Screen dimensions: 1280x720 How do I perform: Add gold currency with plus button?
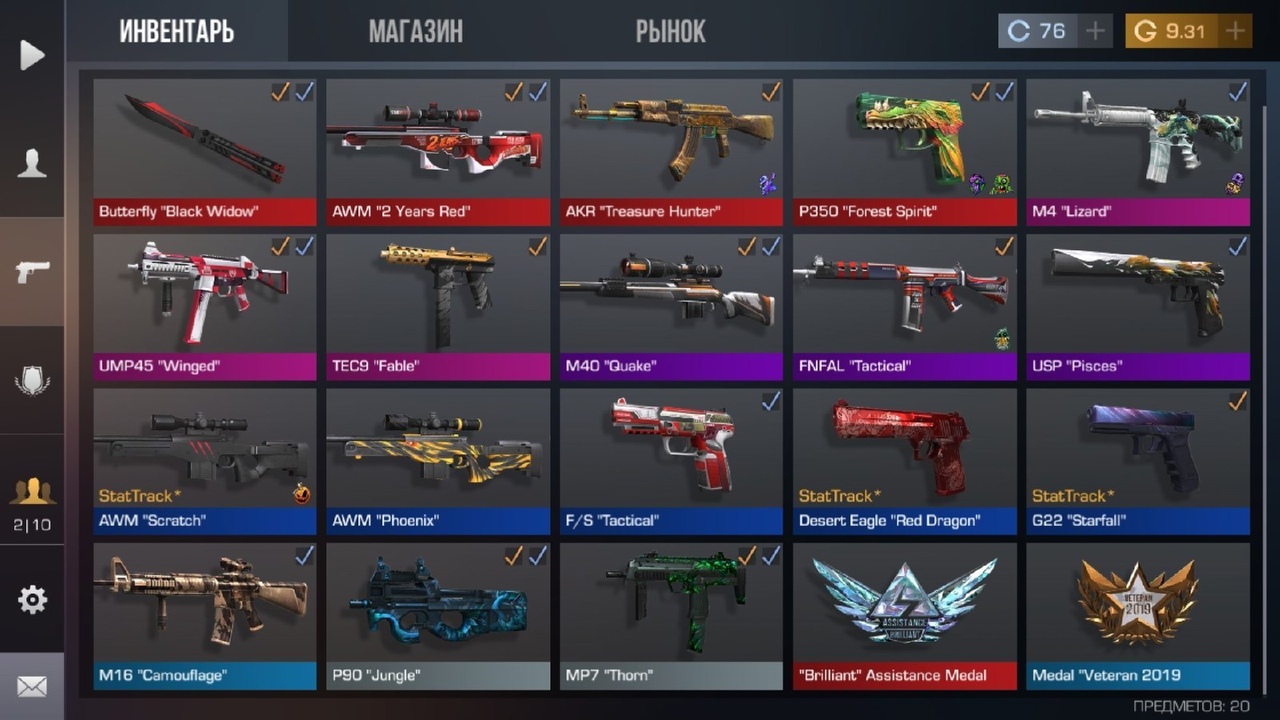pos(1235,31)
